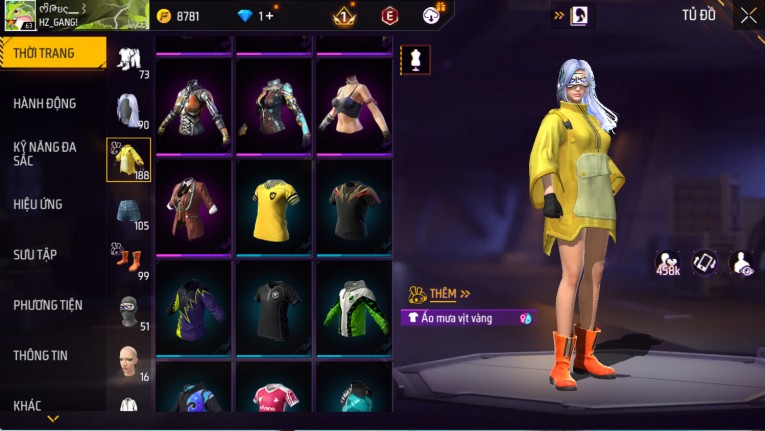Click the Thêm button above item name
Screen dimensions: 765x431
(x=441, y=294)
